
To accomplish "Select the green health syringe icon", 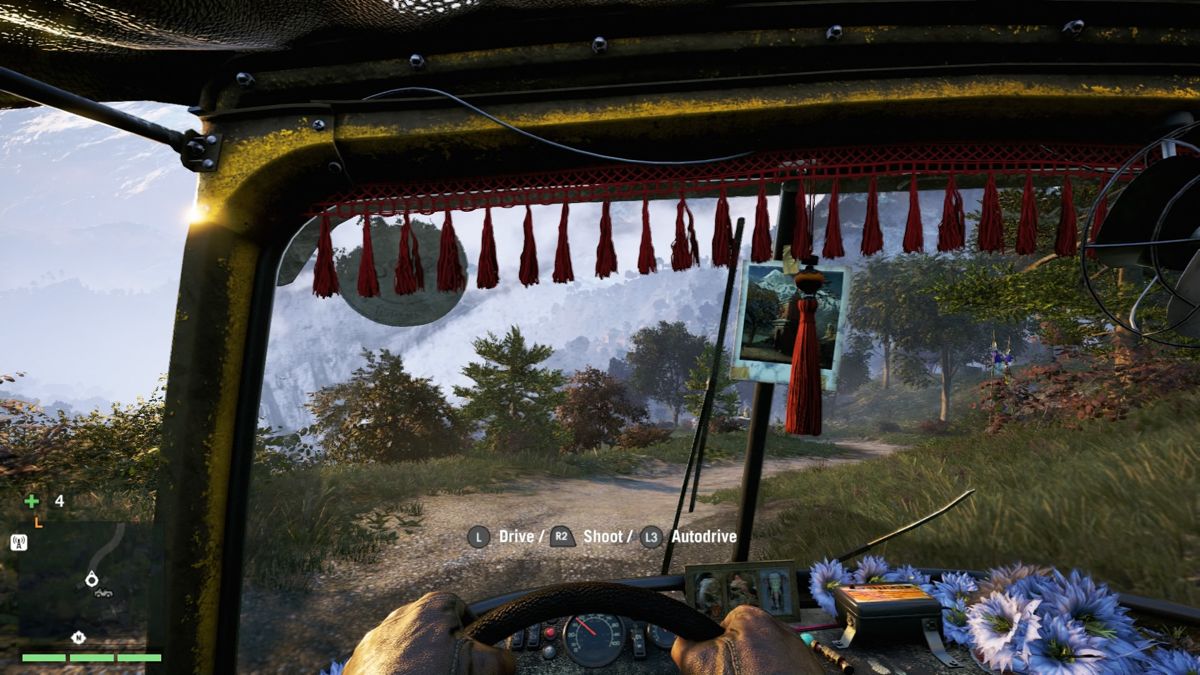I will coord(32,501).
